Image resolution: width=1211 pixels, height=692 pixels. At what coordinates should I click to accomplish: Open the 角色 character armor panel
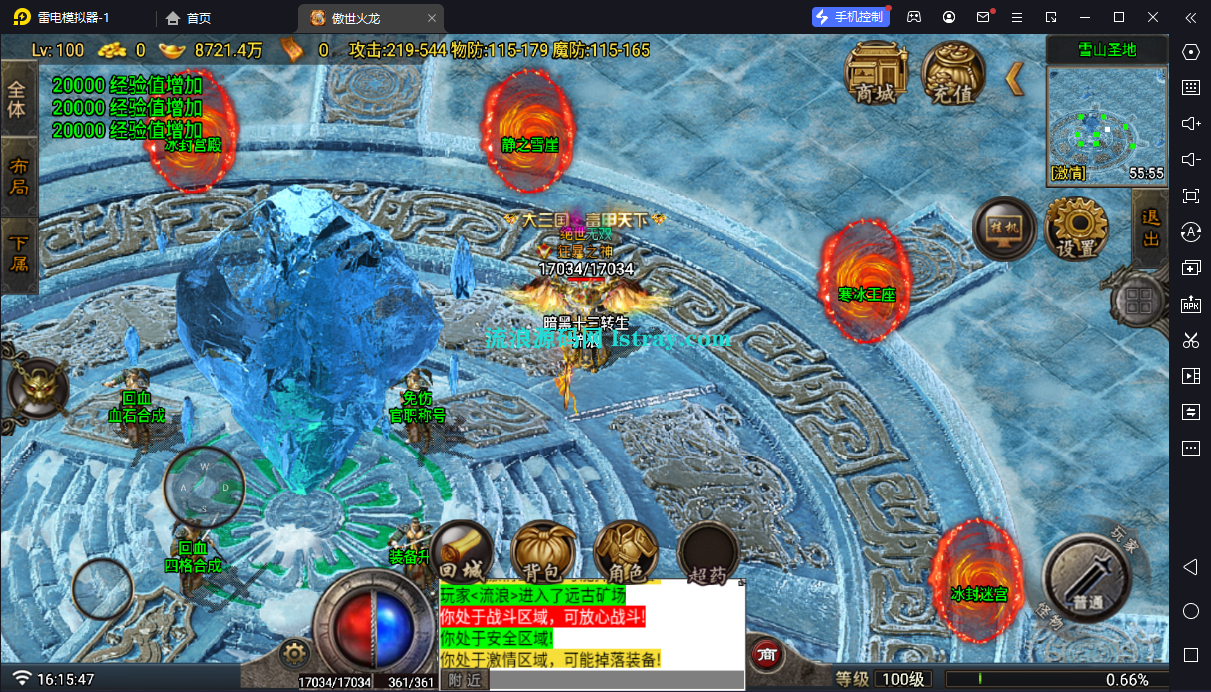tap(625, 553)
